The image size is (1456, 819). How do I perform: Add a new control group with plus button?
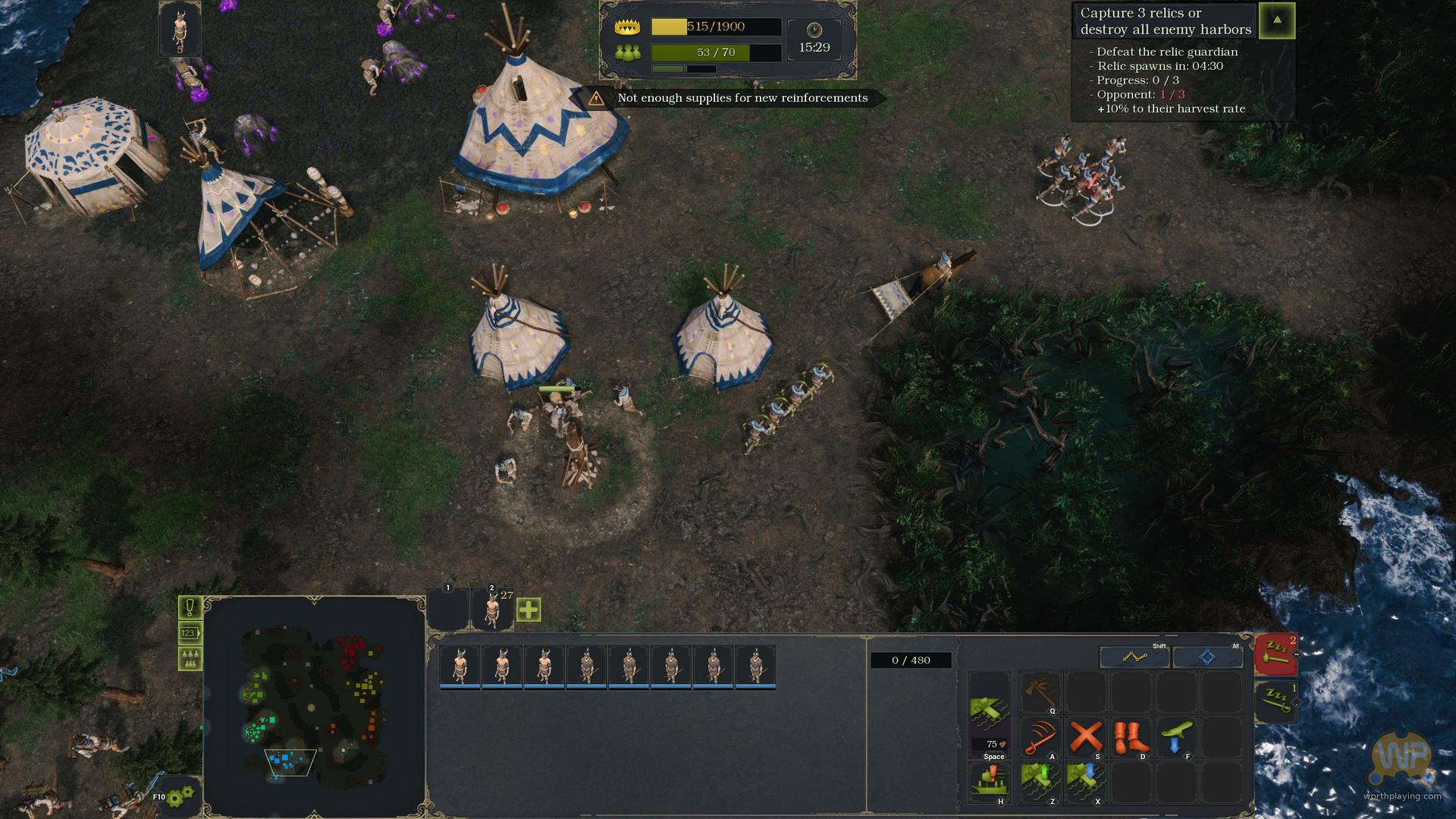pyautogui.click(x=529, y=610)
